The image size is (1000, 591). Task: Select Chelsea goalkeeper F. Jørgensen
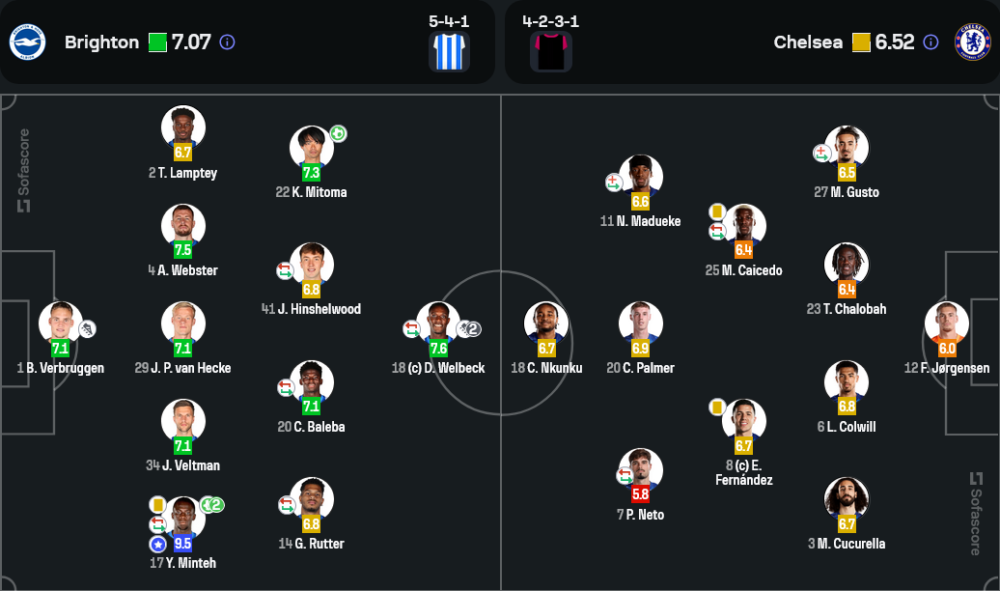946,323
